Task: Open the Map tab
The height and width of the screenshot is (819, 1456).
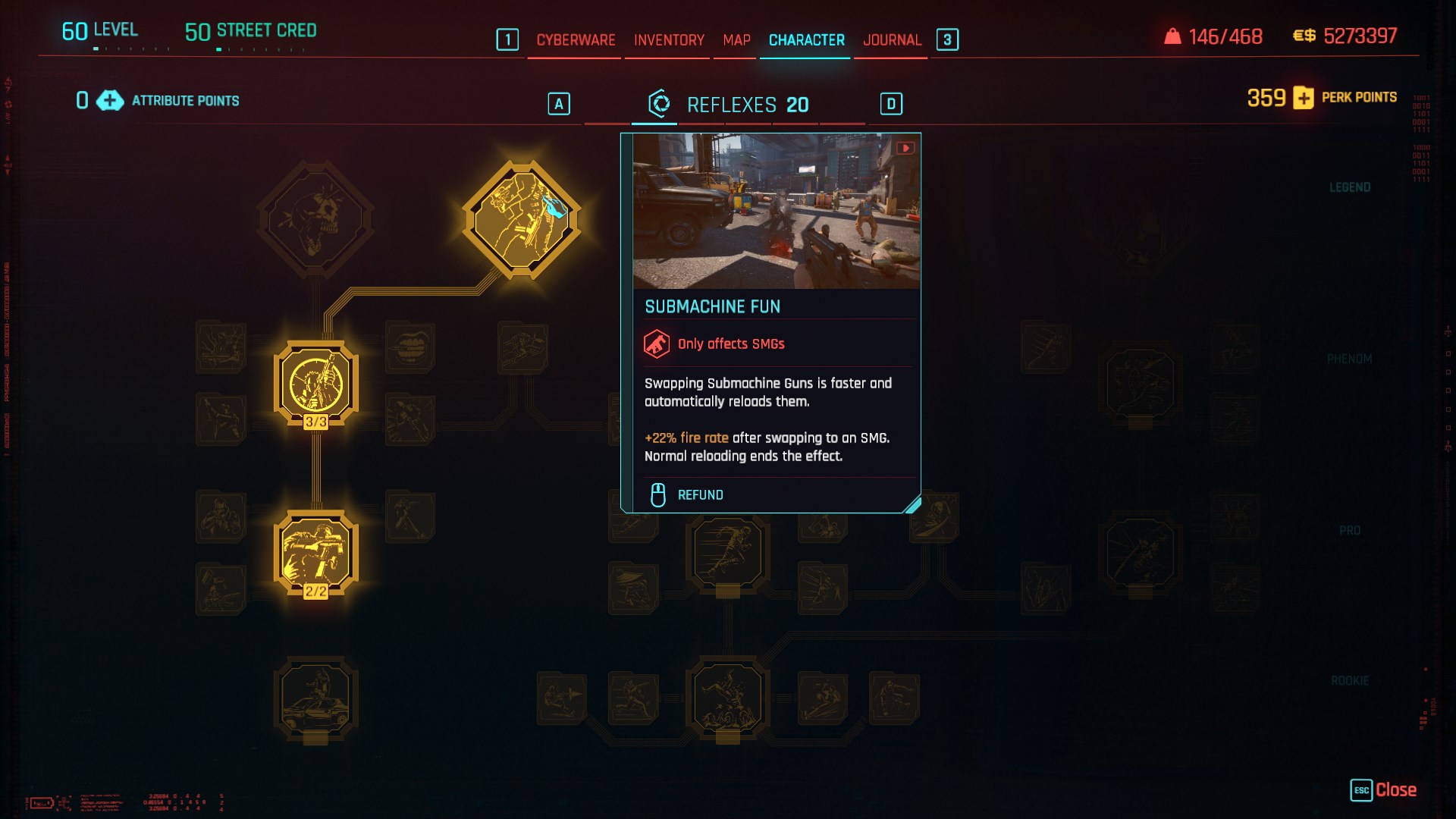Action: tap(736, 40)
